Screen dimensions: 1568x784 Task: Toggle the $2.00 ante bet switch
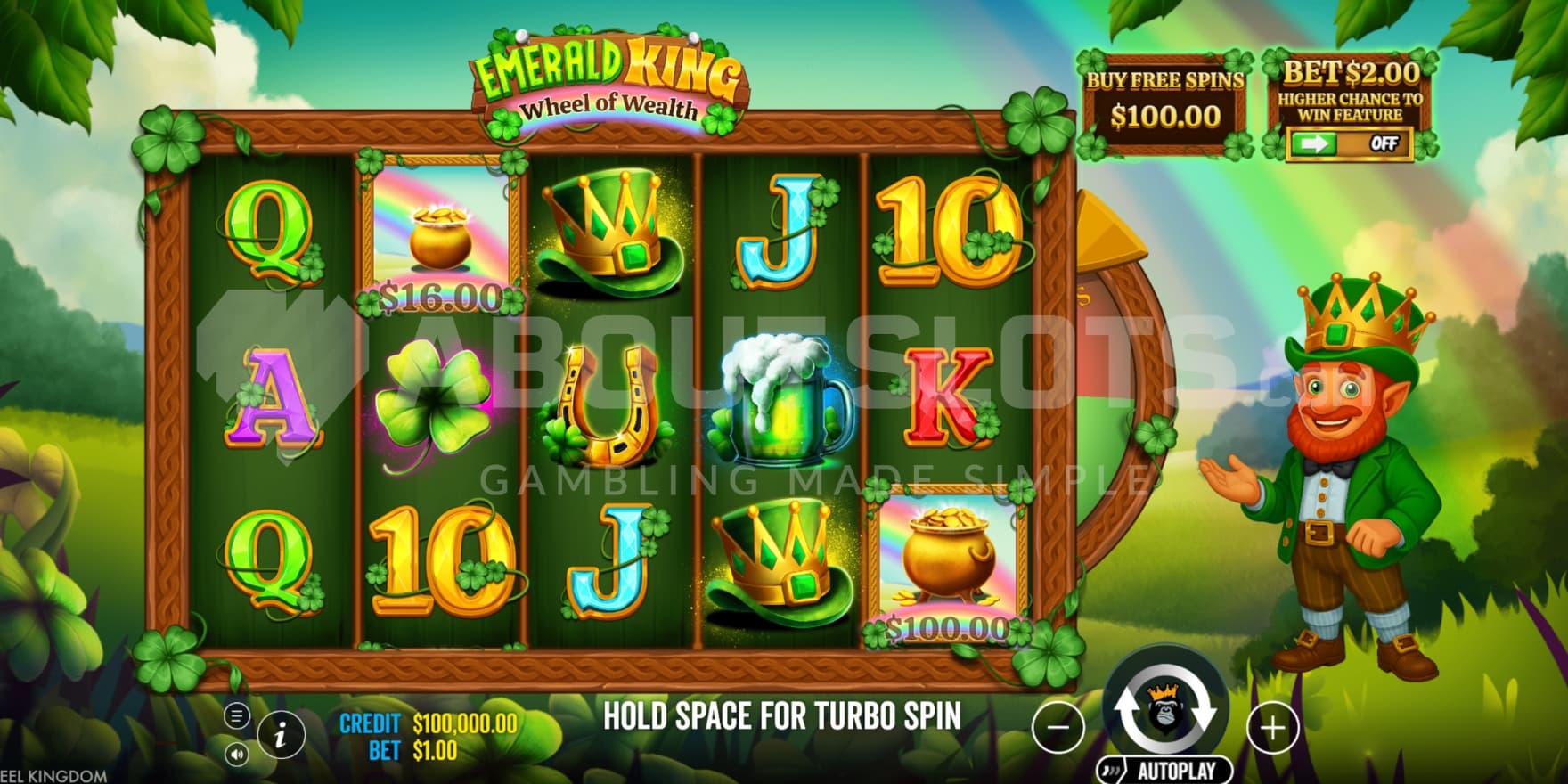(x=1349, y=143)
